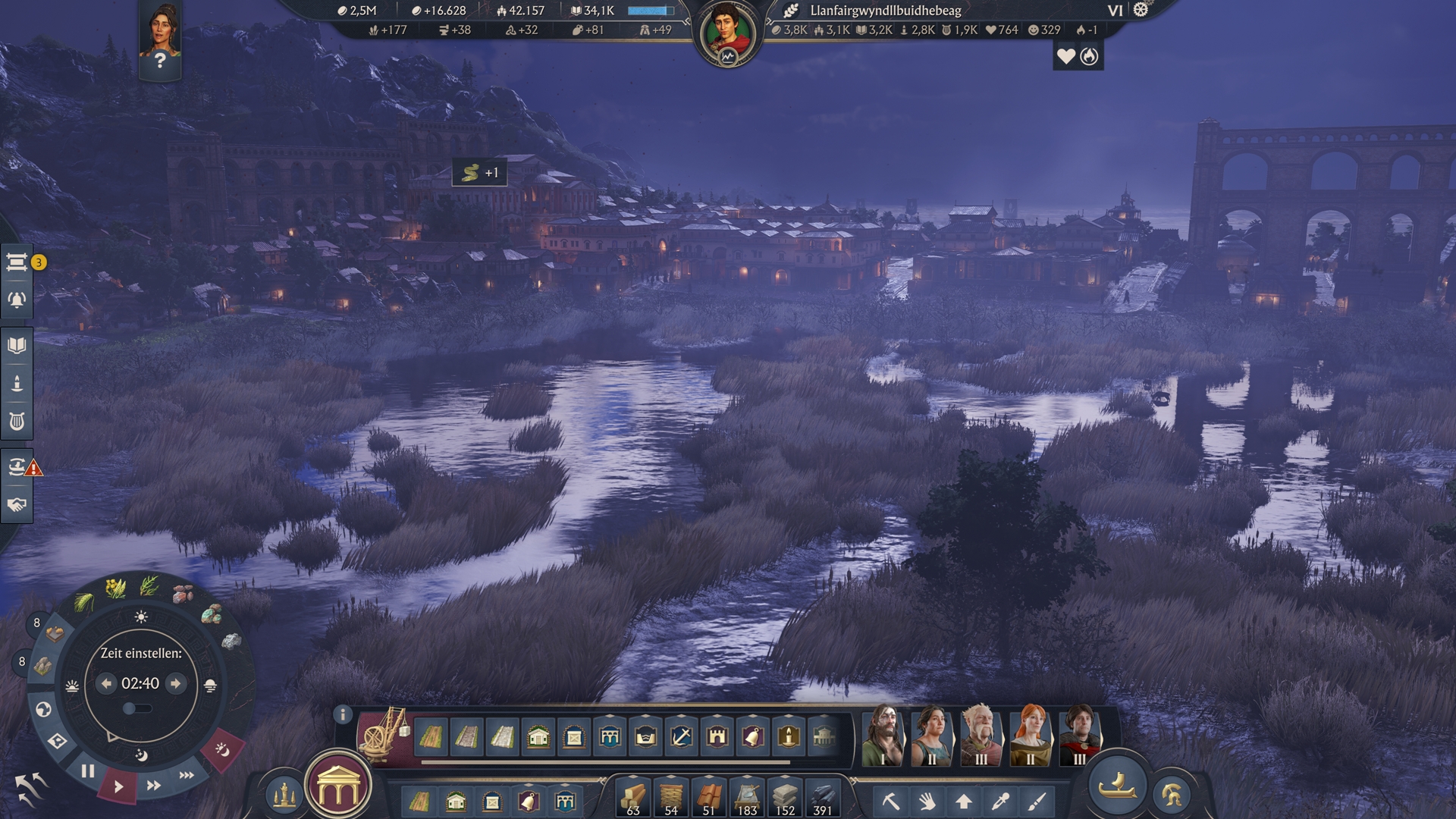This screenshot has height=819, width=1456.
Task: Move the time back with the left arrow
Action: 106,683
